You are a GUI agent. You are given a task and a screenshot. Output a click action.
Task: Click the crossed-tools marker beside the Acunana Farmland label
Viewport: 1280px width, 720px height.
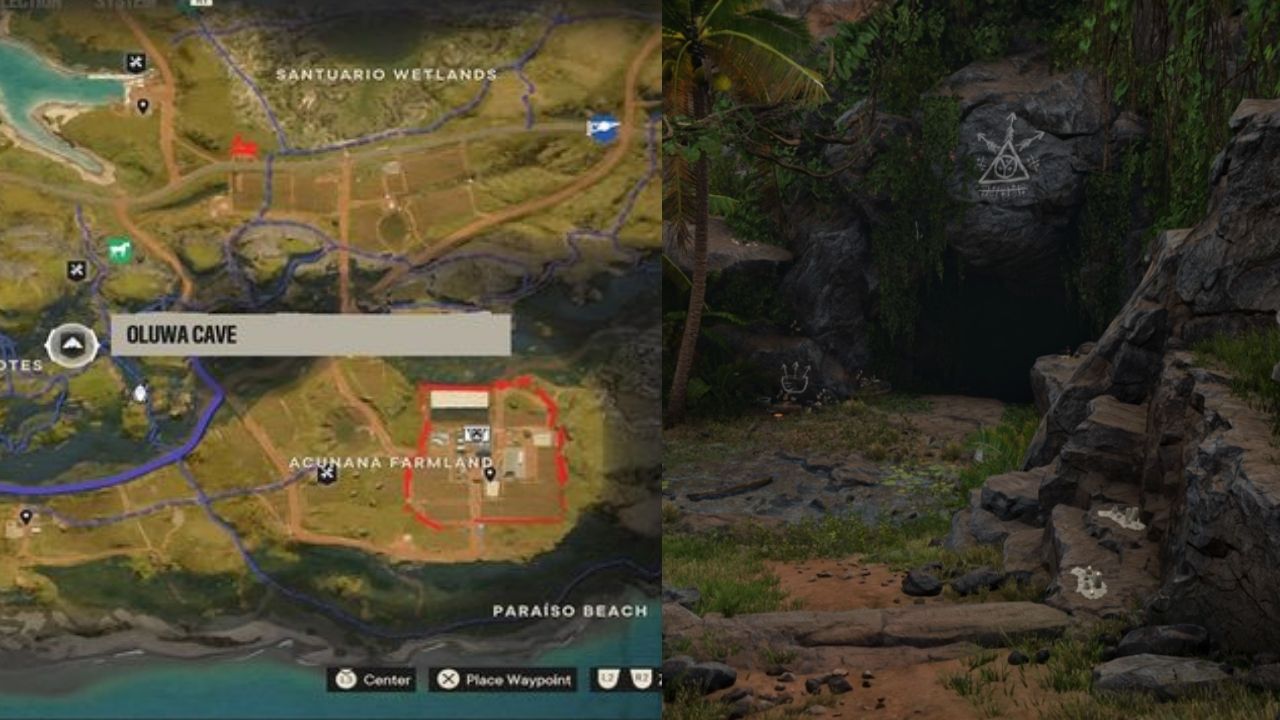click(x=326, y=474)
